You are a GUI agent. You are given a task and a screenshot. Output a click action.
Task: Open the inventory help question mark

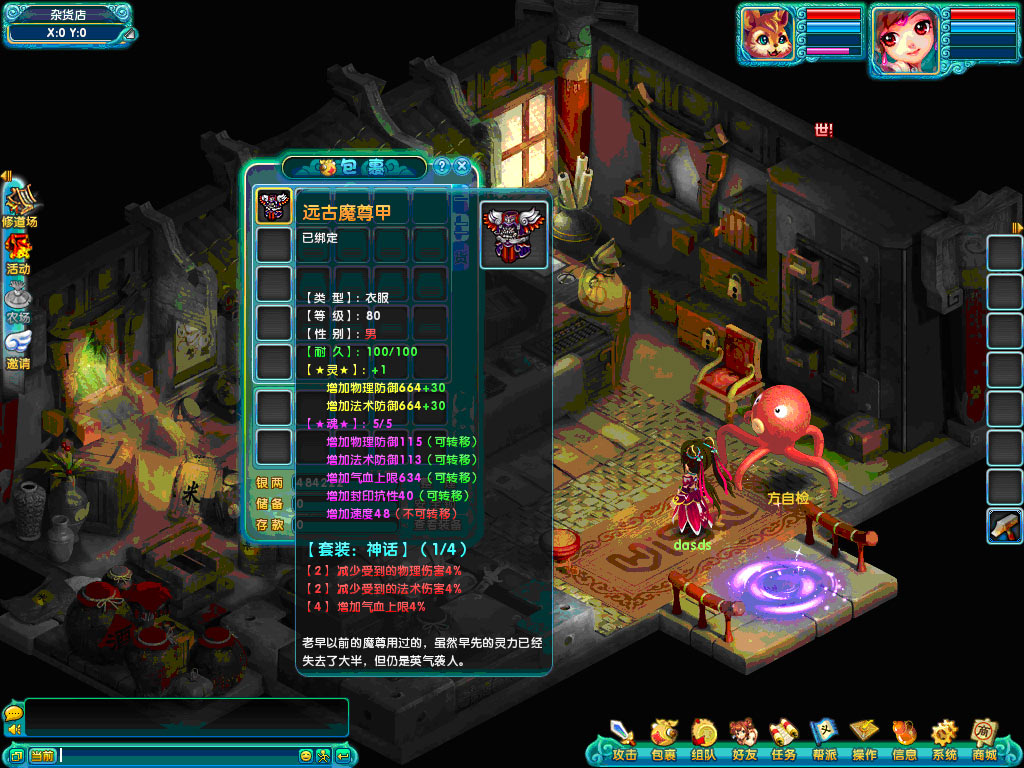point(441,166)
